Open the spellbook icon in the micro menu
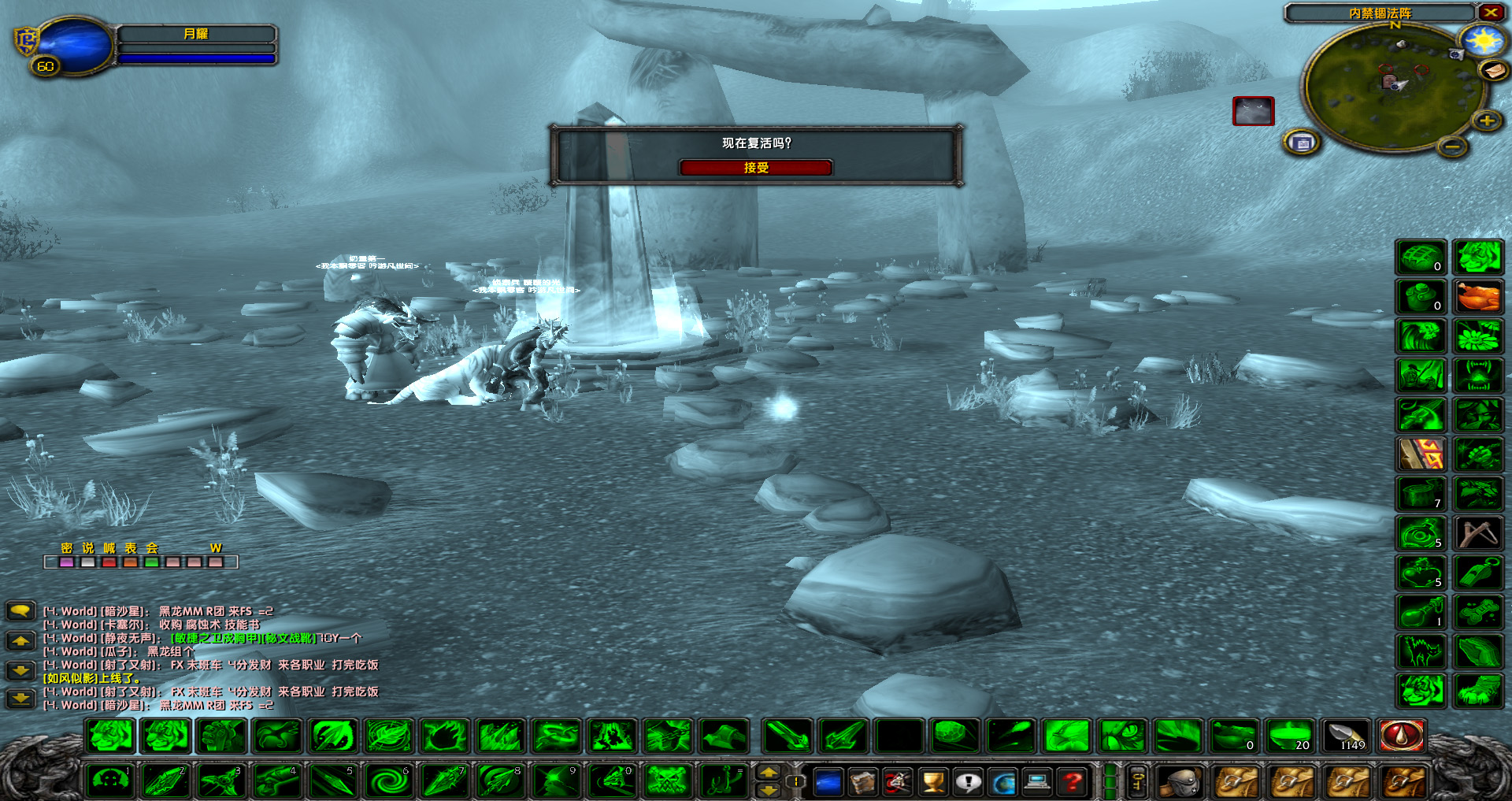1512x801 pixels. pos(862,782)
